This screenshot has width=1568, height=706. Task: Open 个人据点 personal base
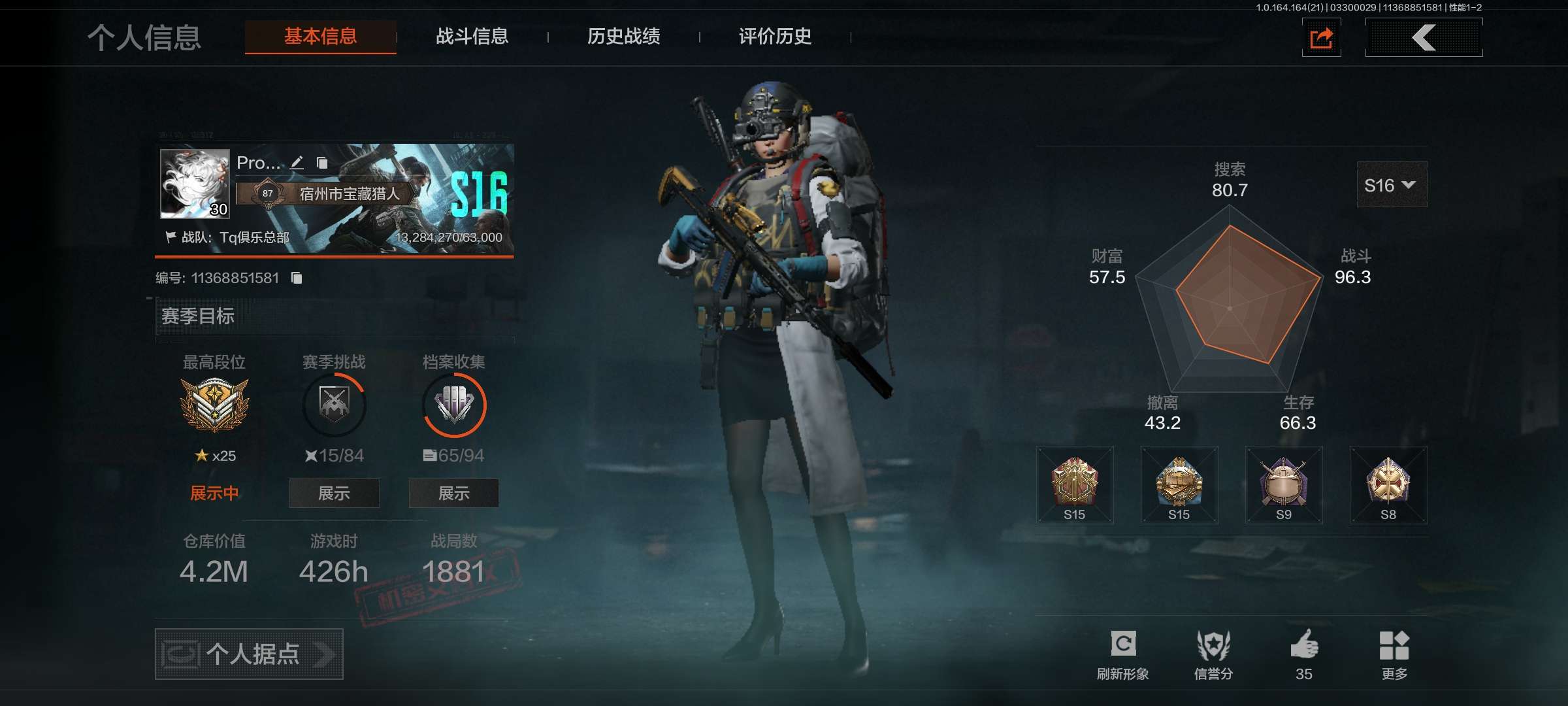249,654
